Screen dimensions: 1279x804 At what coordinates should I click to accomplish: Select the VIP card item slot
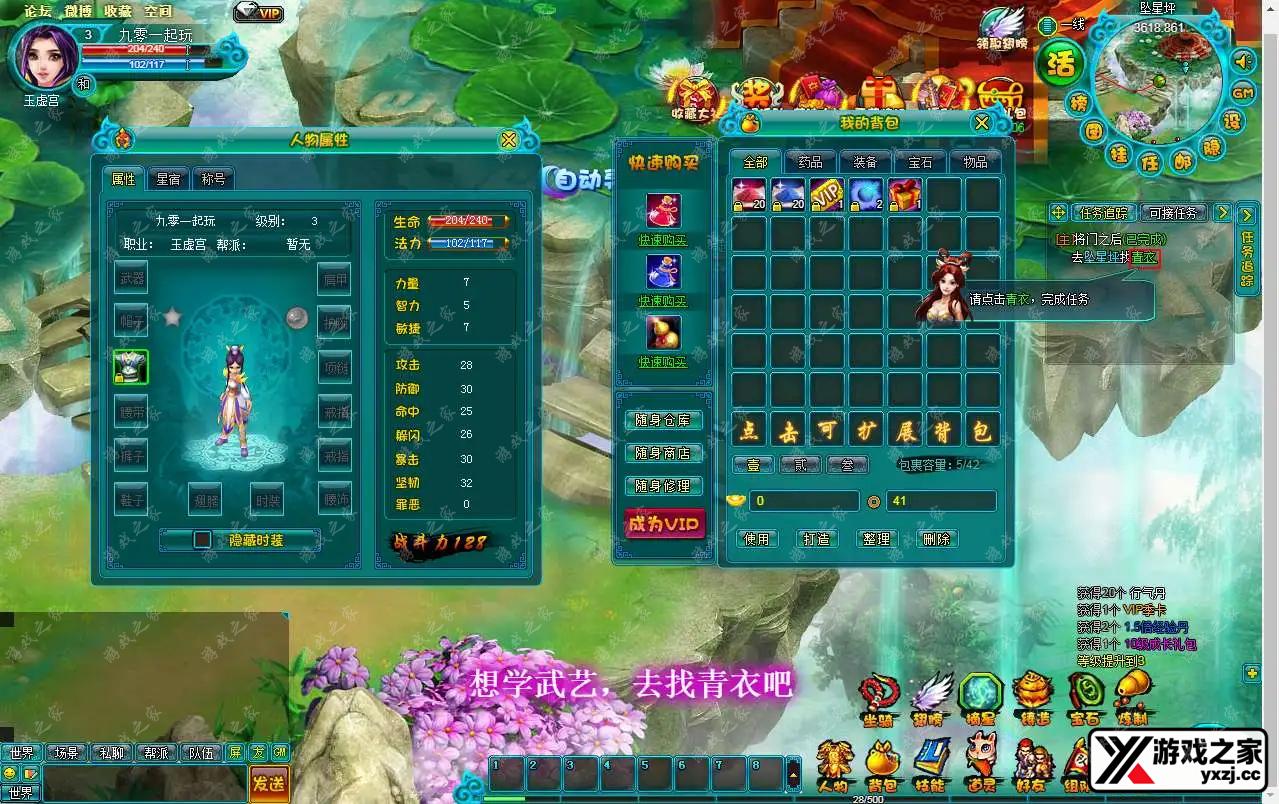tap(827, 194)
